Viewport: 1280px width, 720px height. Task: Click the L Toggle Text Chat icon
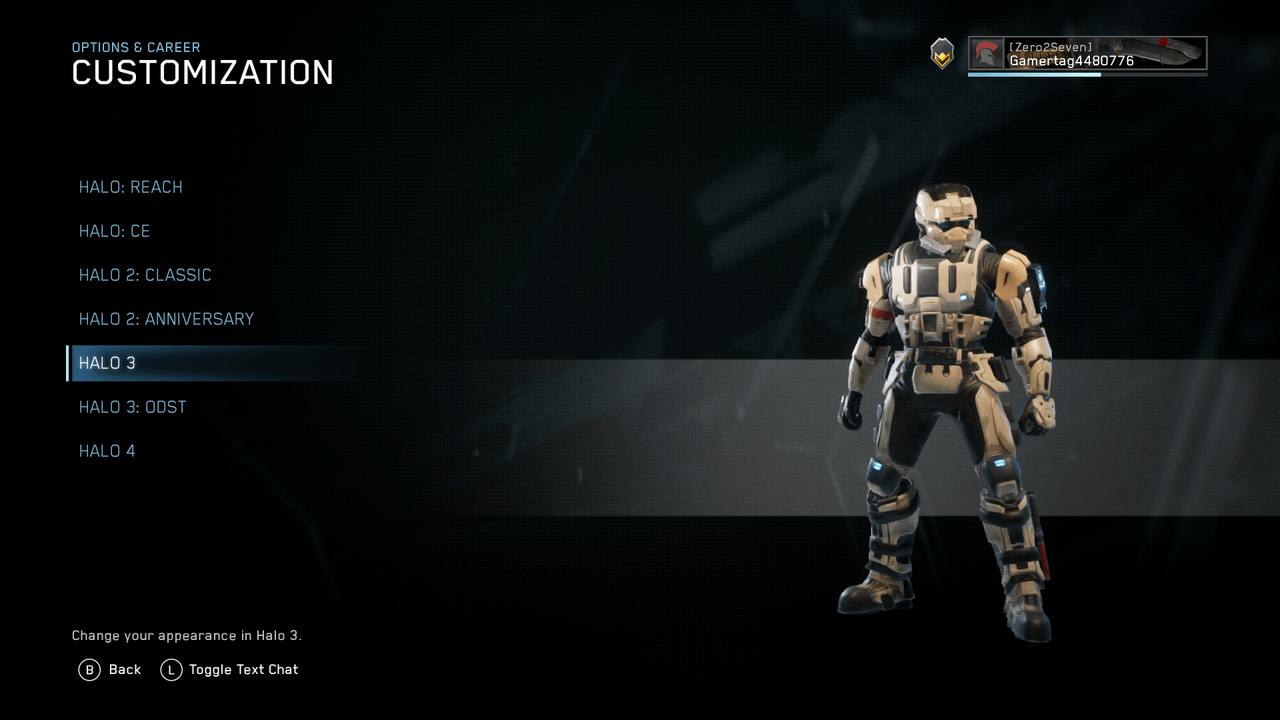[172, 669]
